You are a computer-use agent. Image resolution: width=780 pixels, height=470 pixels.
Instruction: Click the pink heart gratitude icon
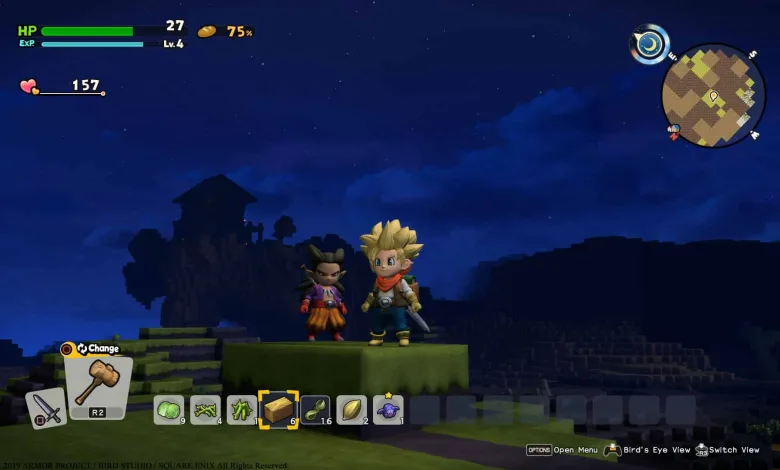coord(29,87)
